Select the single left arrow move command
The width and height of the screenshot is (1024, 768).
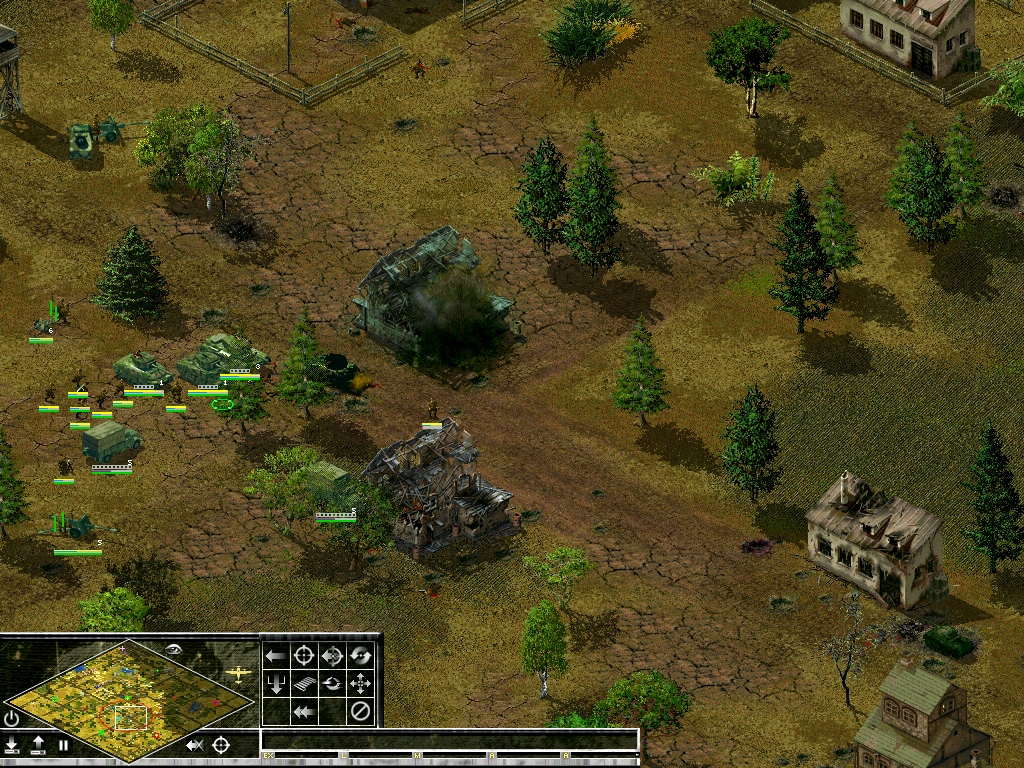pos(276,656)
